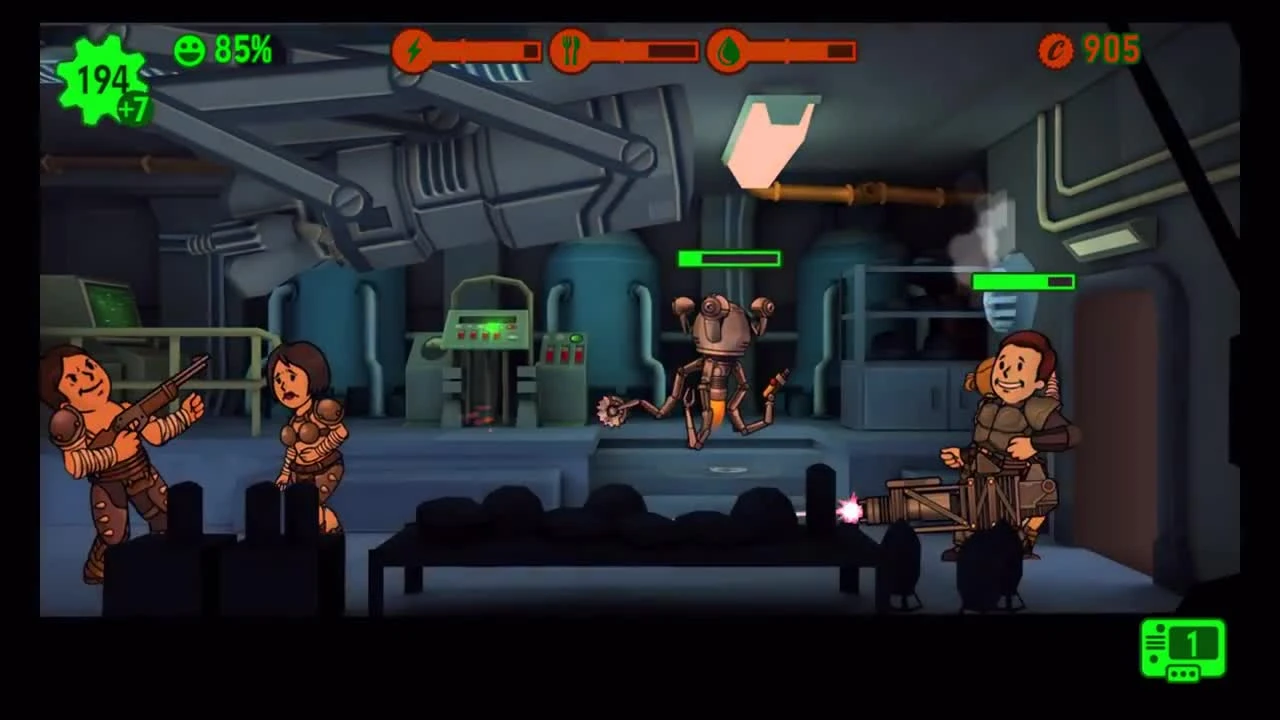Open the happiness smiley face indicator
Viewport: 1280px width, 720px height.
point(190,49)
